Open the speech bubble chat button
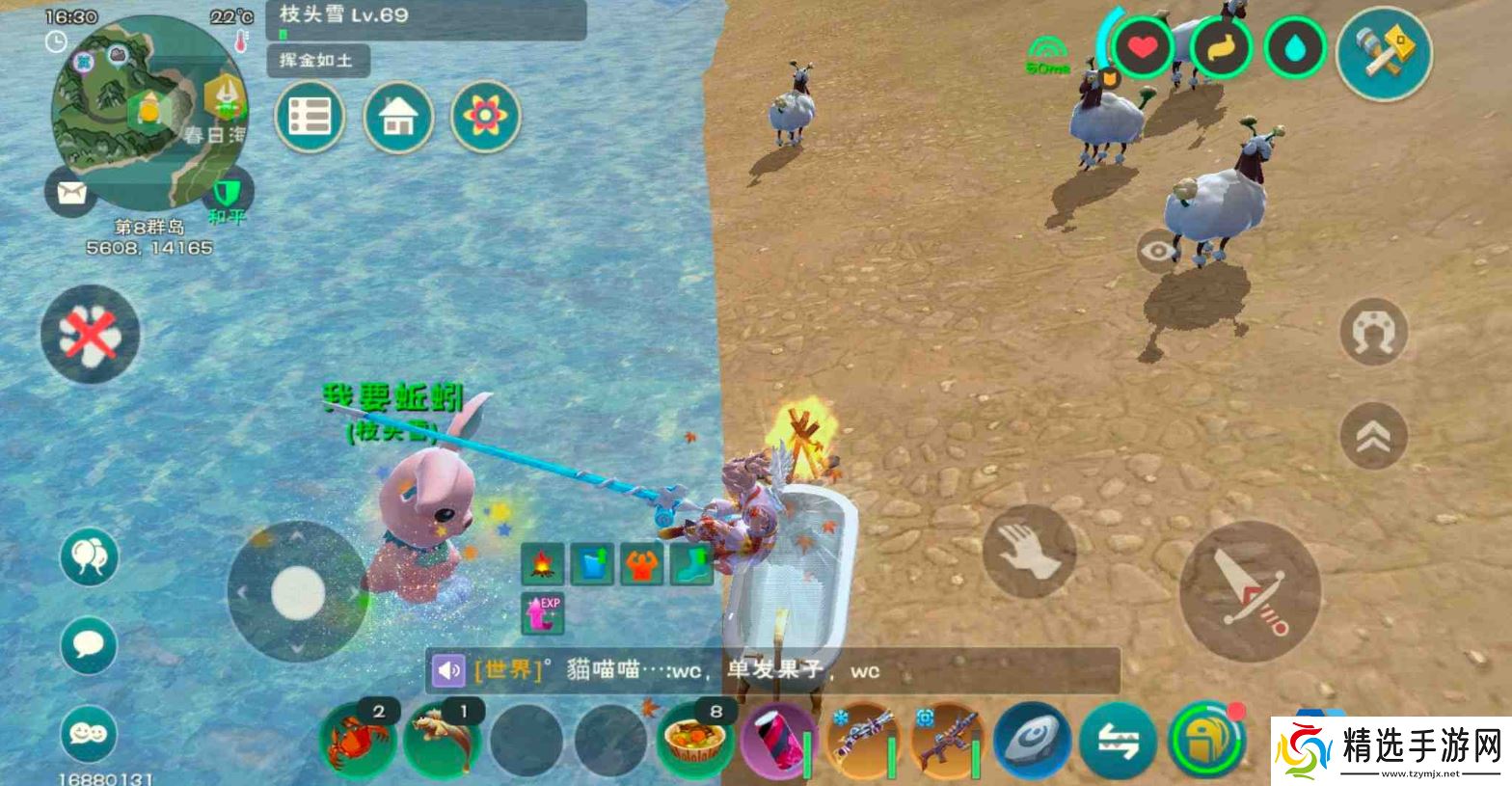Image resolution: width=1512 pixels, height=786 pixels. point(89,645)
